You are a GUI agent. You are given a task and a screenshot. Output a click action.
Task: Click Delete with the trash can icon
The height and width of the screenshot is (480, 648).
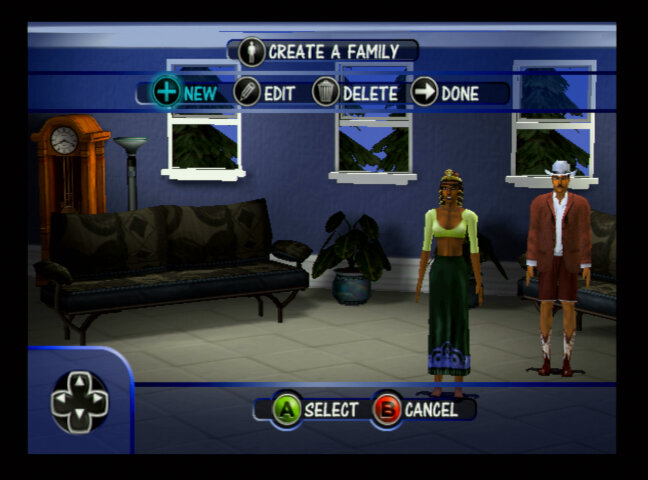coord(355,93)
